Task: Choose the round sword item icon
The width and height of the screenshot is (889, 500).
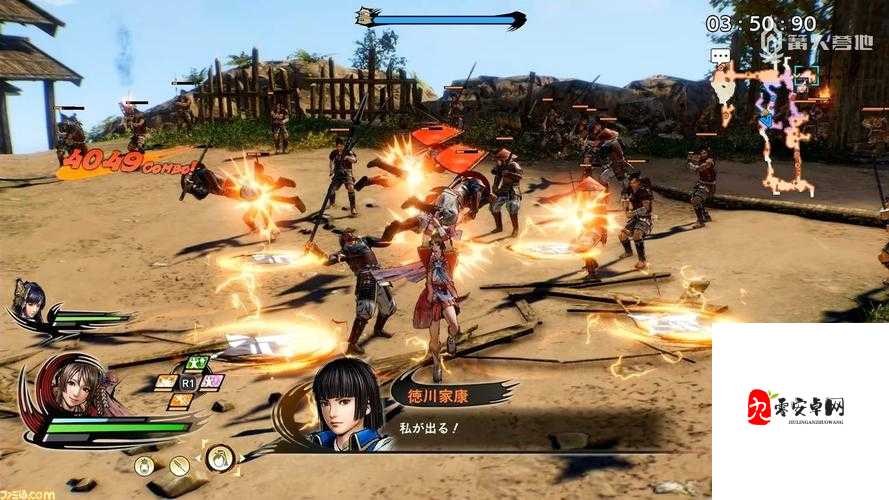Action: coord(180,466)
